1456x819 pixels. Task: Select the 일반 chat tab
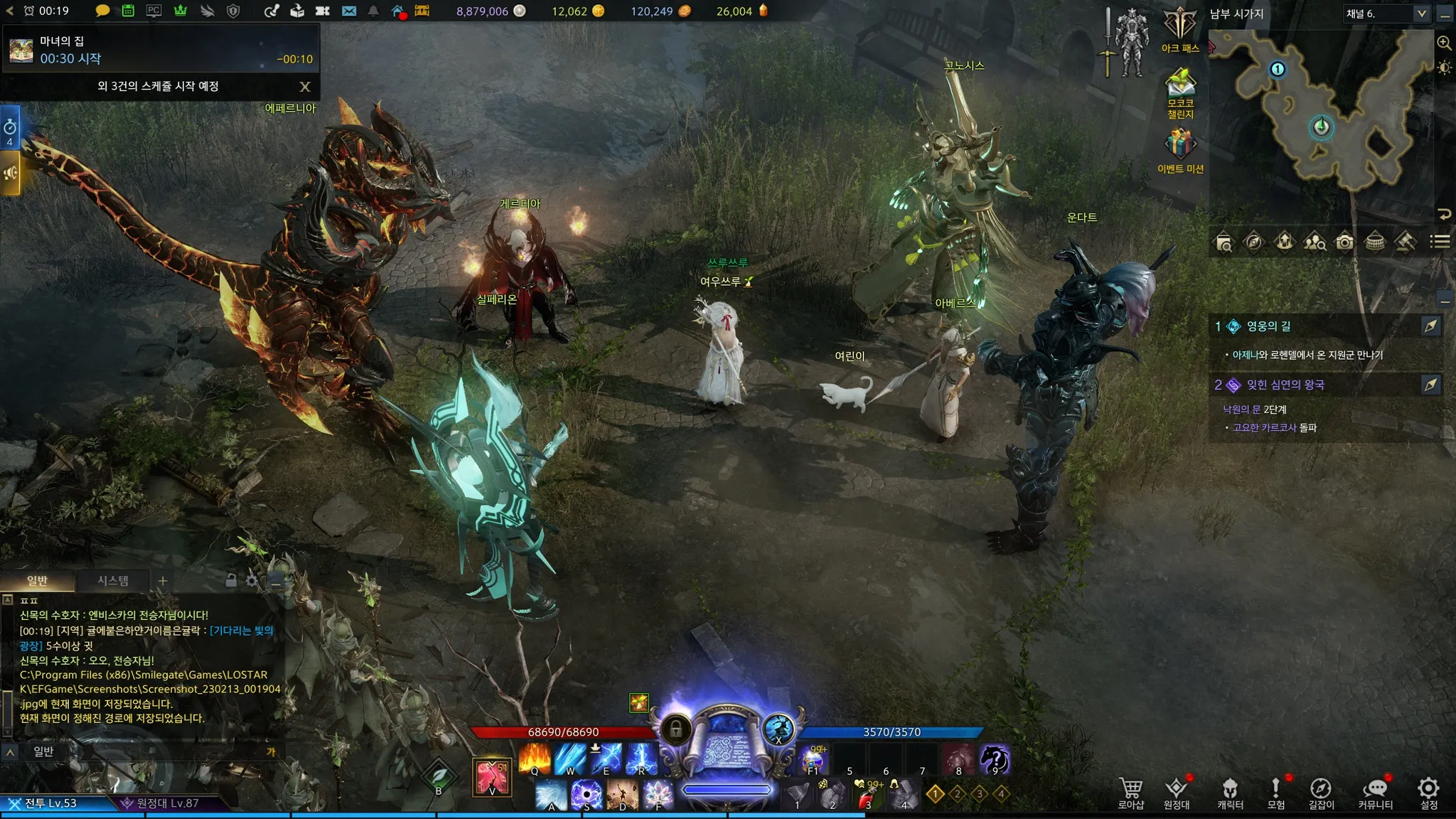[x=37, y=581]
